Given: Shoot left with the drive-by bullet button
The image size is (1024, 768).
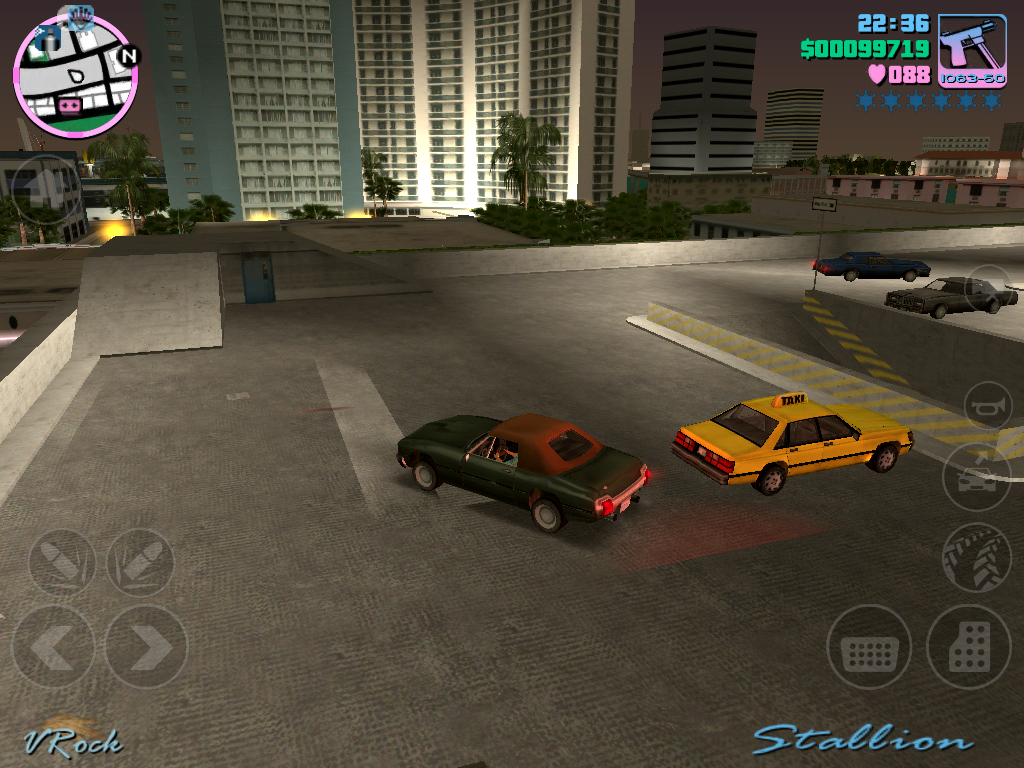Looking at the screenshot, I should (62, 563).
